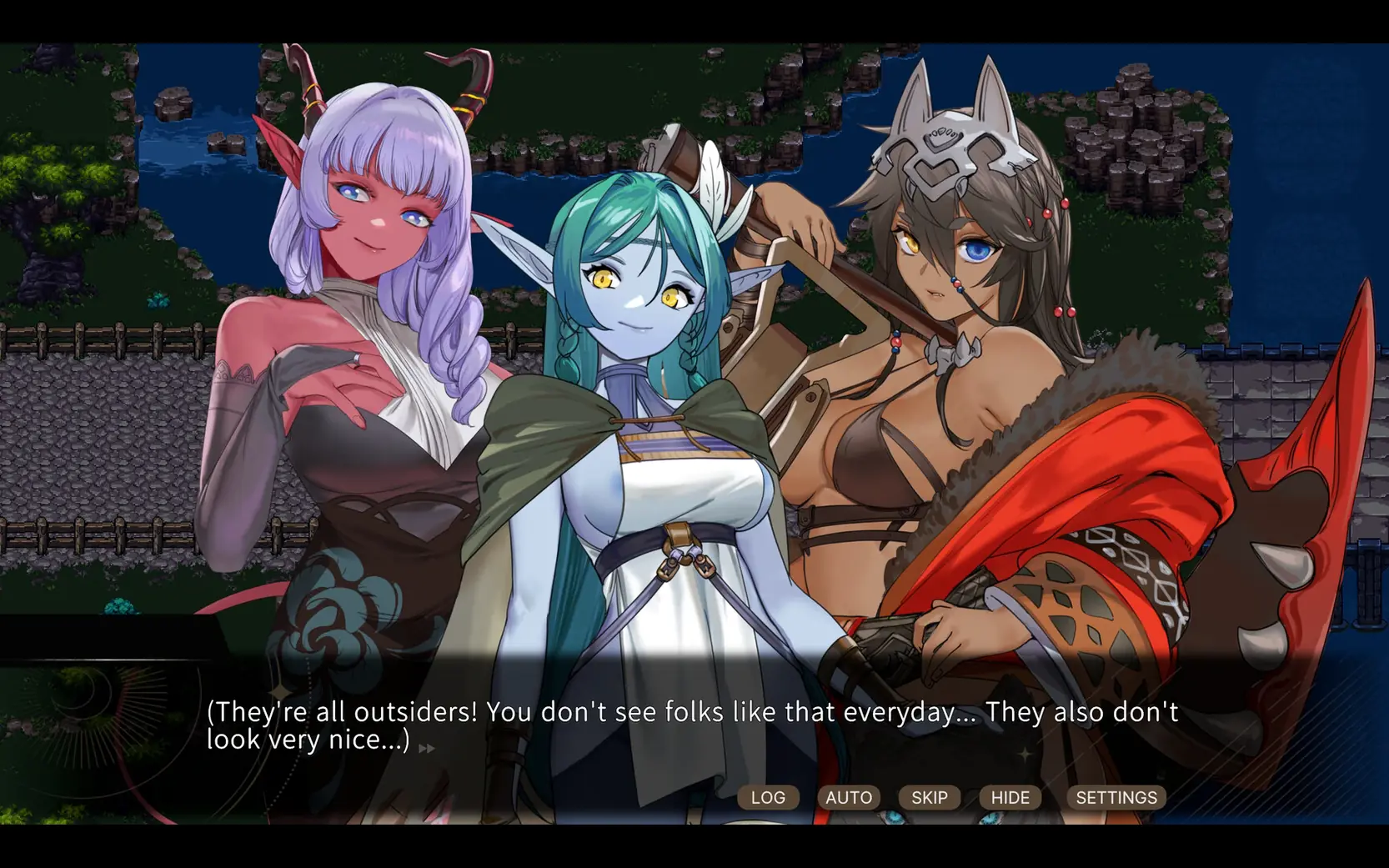The width and height of the screenshot is (1389, 868).
Task: Advance dialogue using the small arrow indicator
Action: (x=426, y=748)
